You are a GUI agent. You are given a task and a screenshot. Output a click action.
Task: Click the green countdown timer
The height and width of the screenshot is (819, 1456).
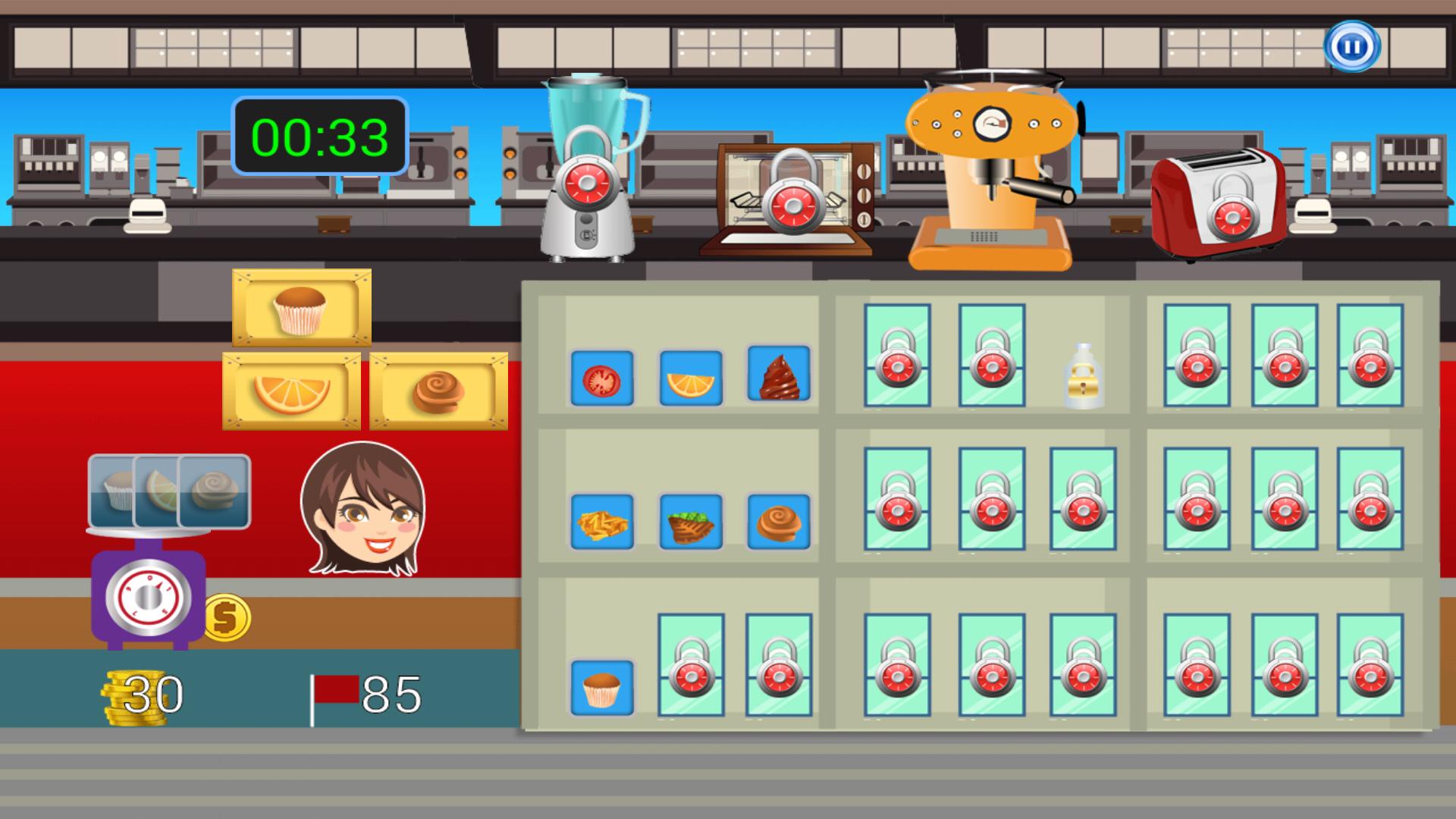[x=319, y=135]
